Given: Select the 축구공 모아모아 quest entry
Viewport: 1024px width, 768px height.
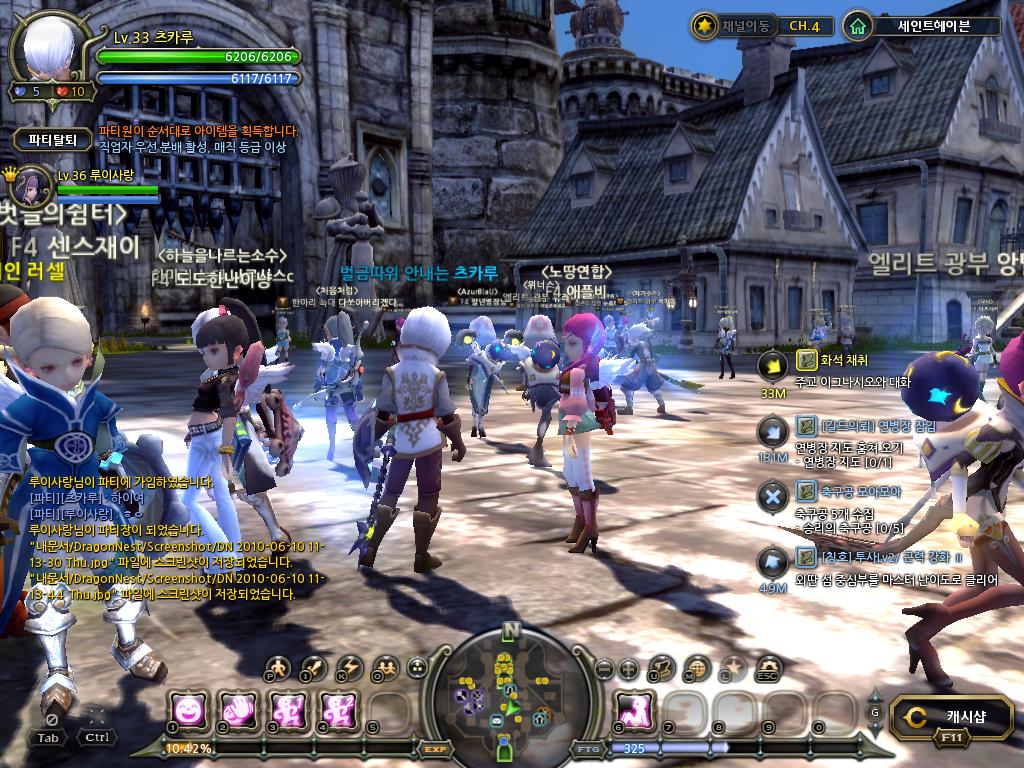Looking at the screenshot, I should pos(848,491).
